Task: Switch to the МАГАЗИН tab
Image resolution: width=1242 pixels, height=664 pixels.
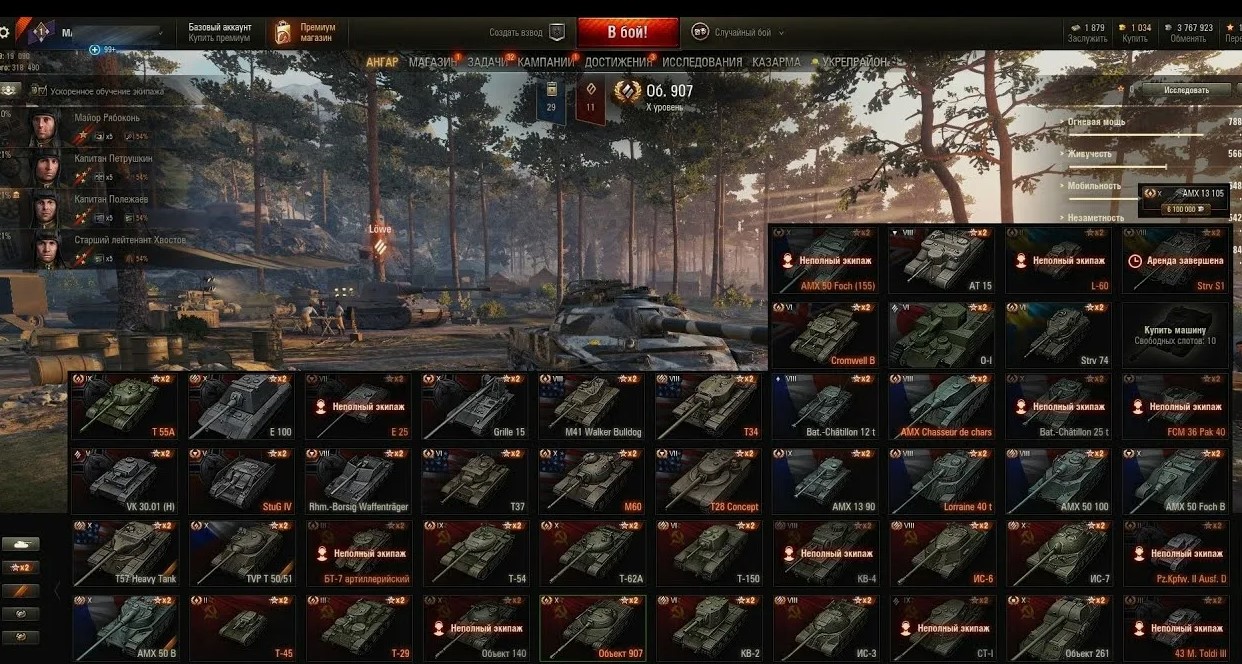Action: (x=432, y=62)
